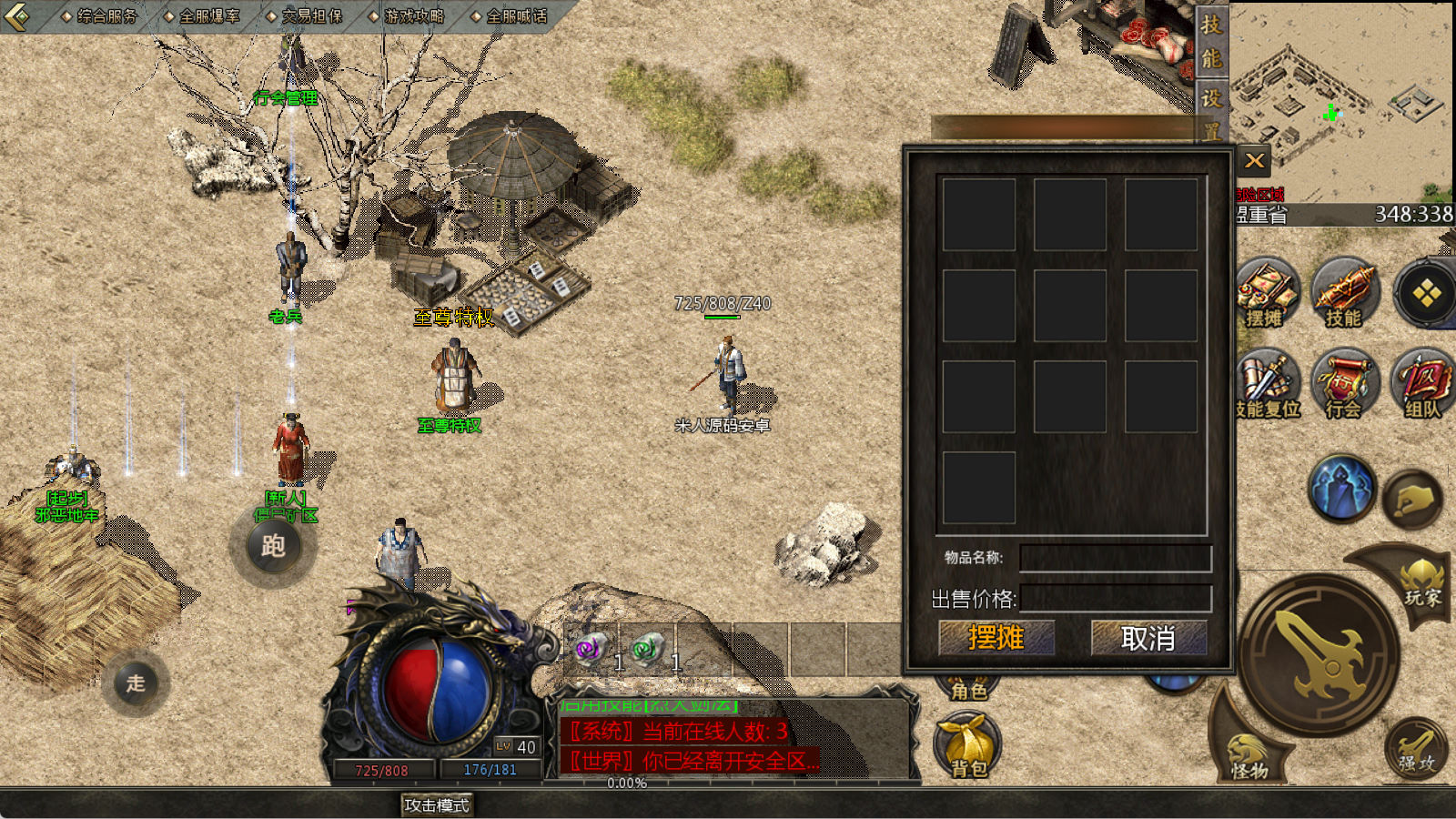Switch the 攻击模式 attack mode
Screen dimensions: 1456x819
437,805
